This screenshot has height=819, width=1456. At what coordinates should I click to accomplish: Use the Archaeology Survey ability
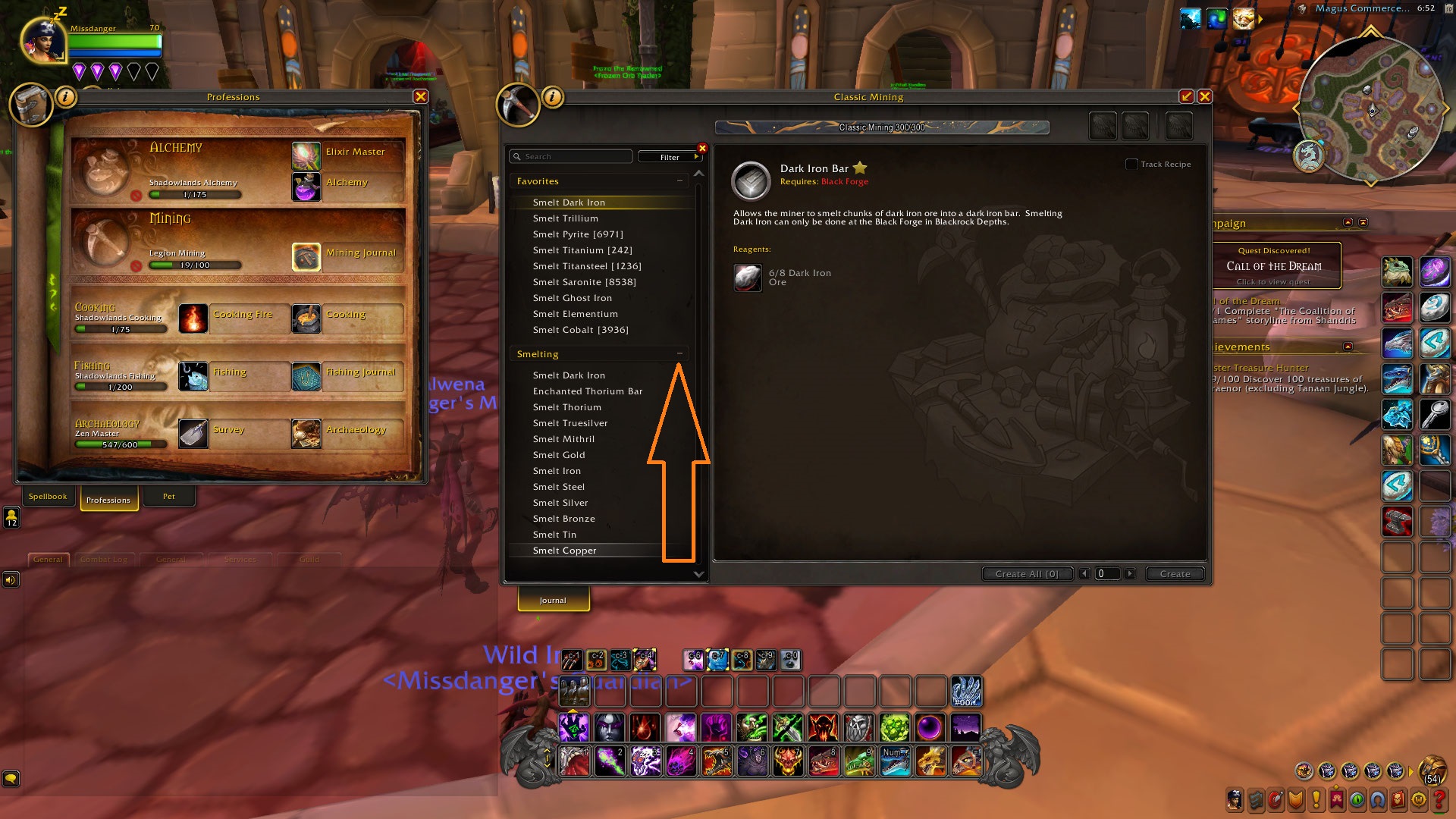pos(193,434)
